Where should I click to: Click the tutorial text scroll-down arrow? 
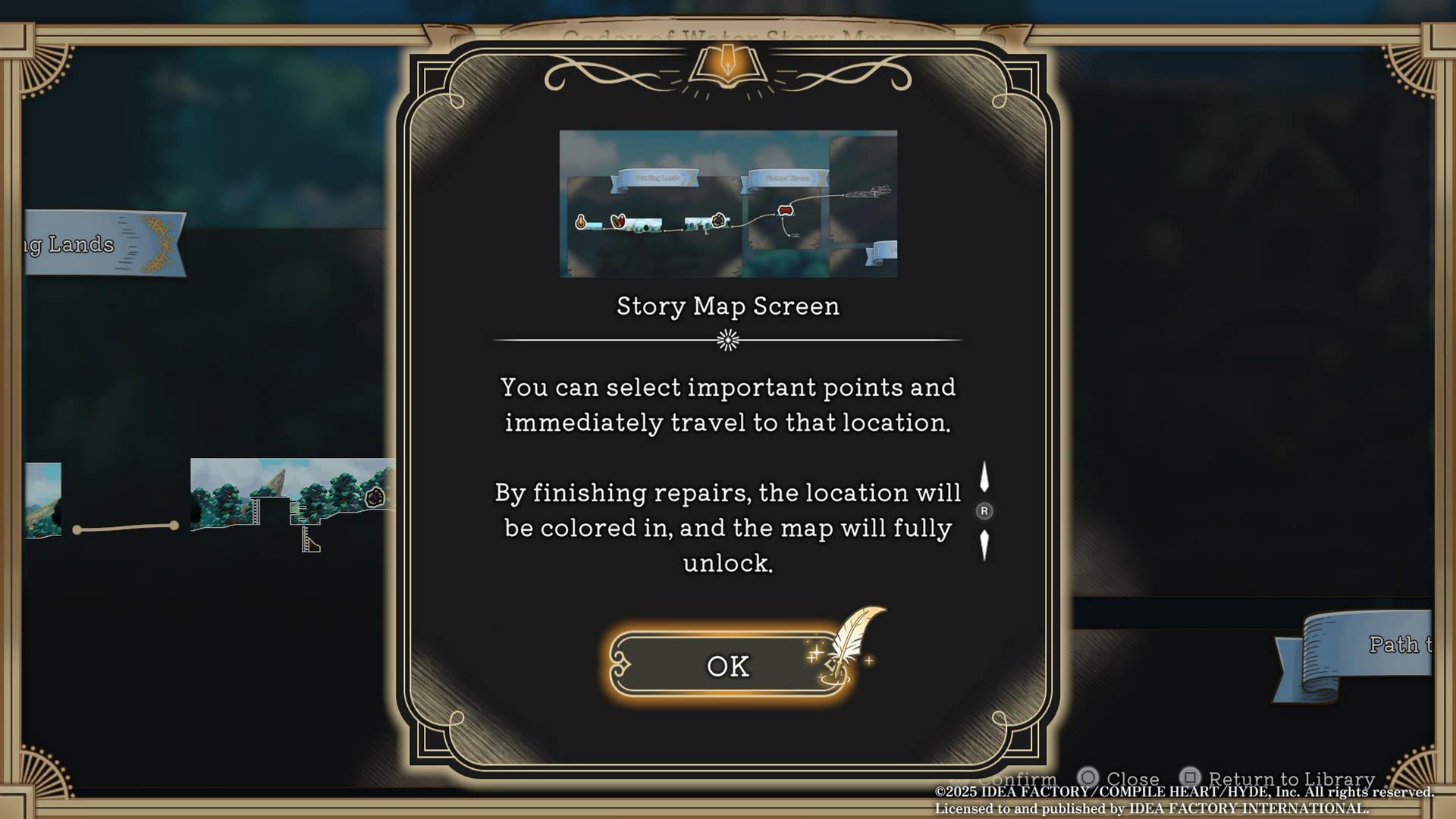tap(984, 544)
